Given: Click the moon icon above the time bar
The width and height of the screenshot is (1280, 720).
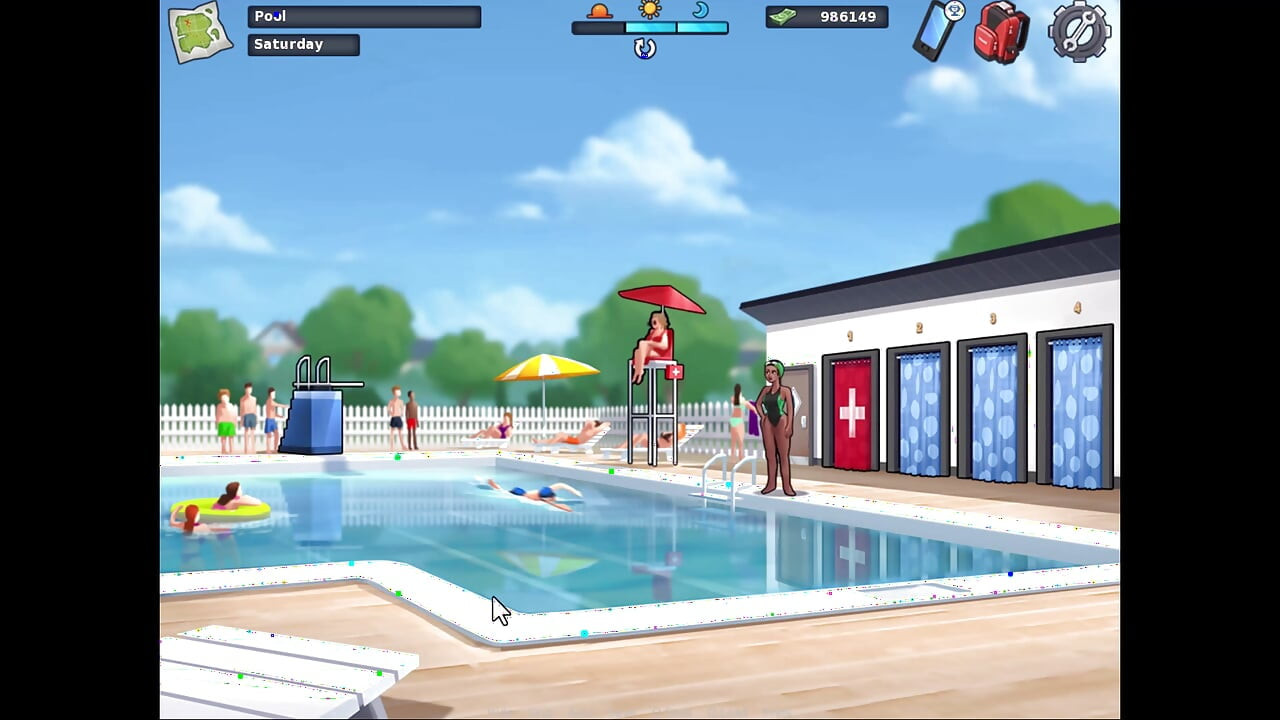Looking at the screenshot, I should click(x=701, y=12).
